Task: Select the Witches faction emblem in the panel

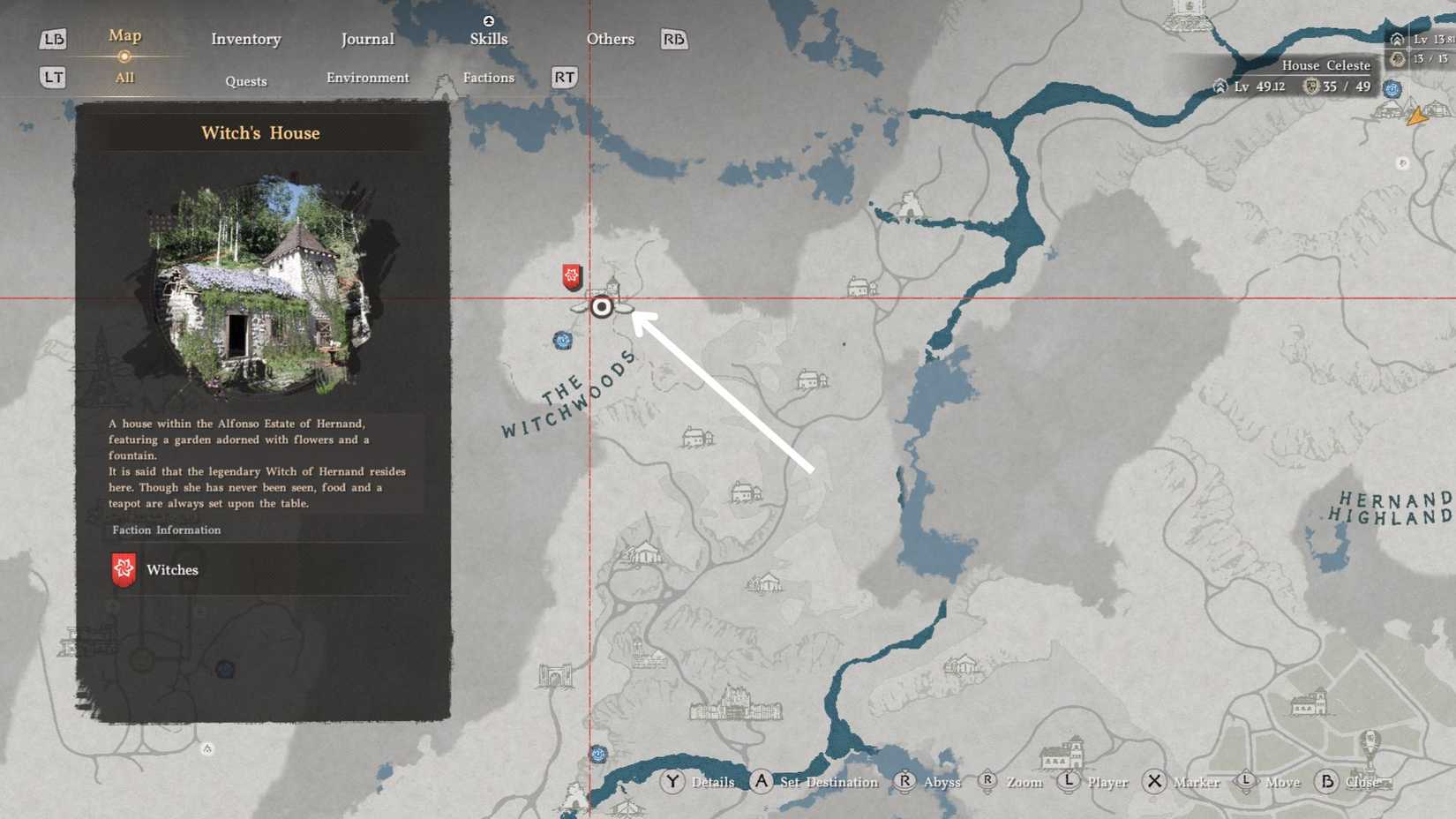Action: tap(123, 569)
